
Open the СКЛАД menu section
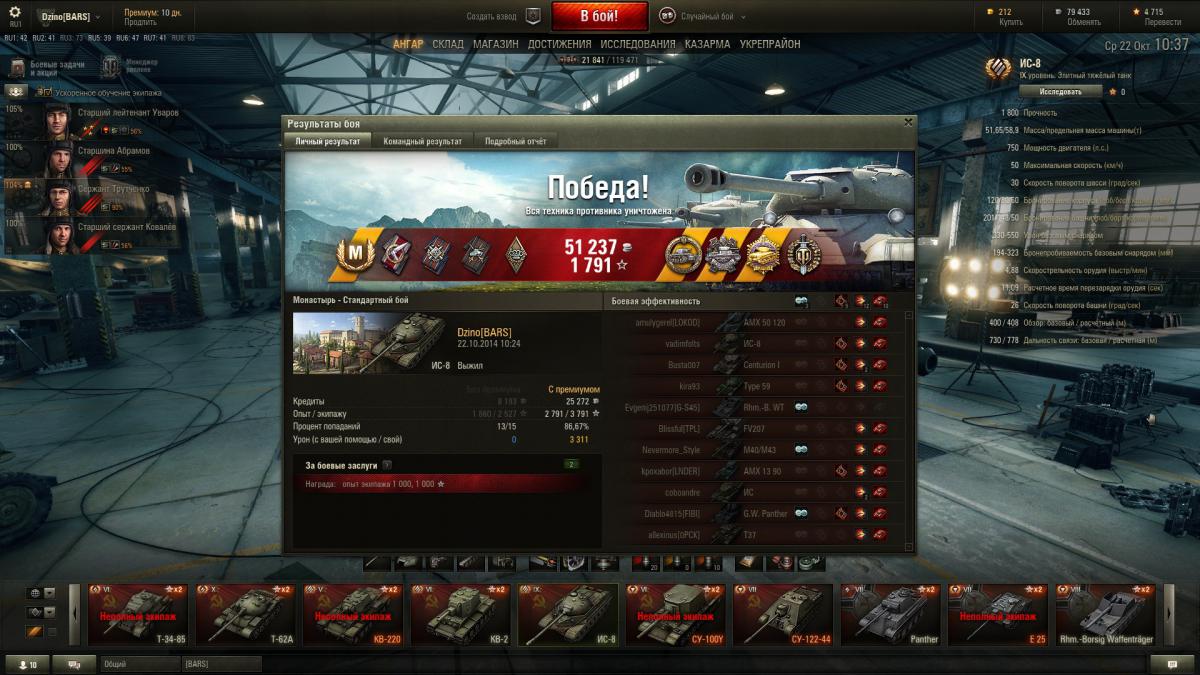[448, 44]
